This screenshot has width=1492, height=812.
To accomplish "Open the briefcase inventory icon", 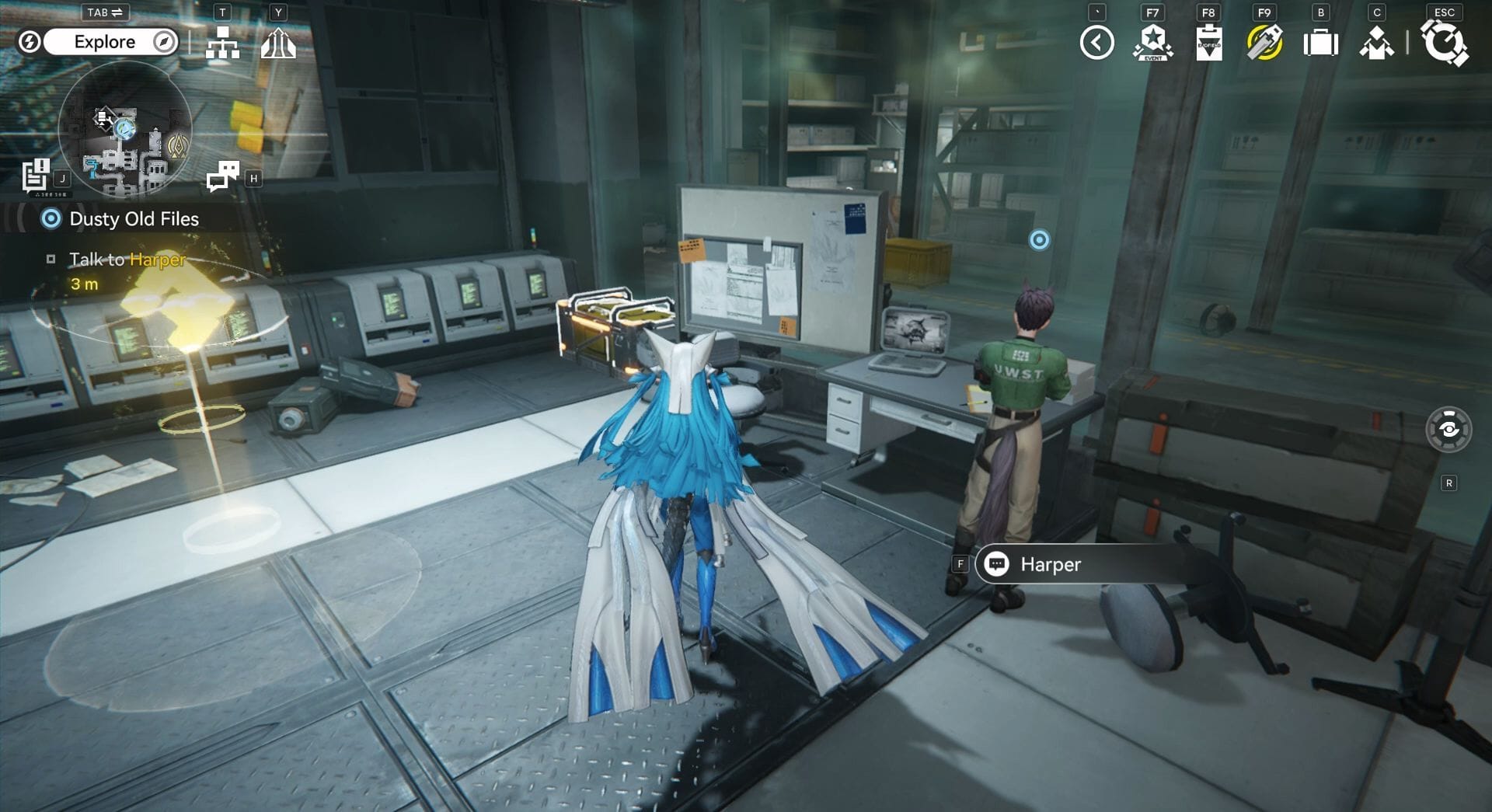I will (1320, 43).
